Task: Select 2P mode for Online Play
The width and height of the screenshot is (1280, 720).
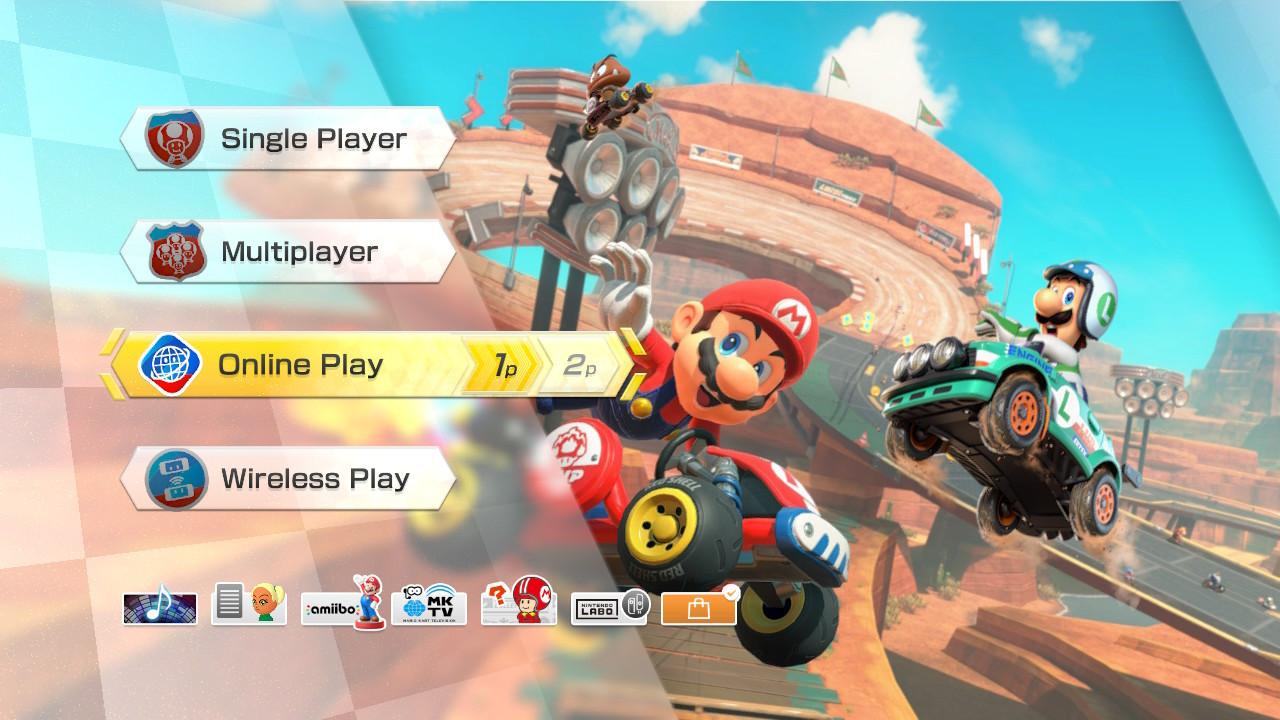Action: (x=578, y=364)
